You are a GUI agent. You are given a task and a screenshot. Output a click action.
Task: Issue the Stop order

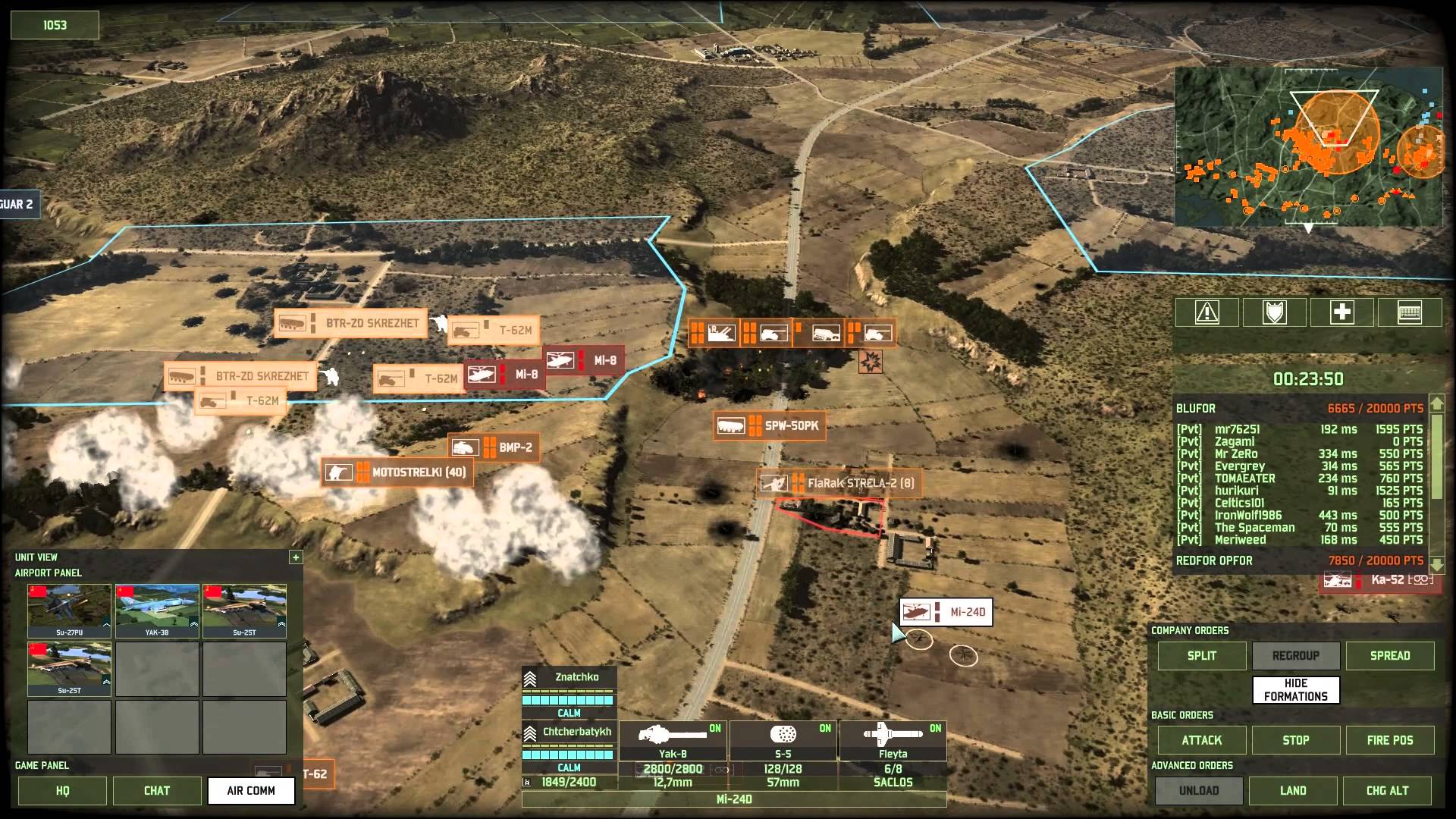[1295, 740]
